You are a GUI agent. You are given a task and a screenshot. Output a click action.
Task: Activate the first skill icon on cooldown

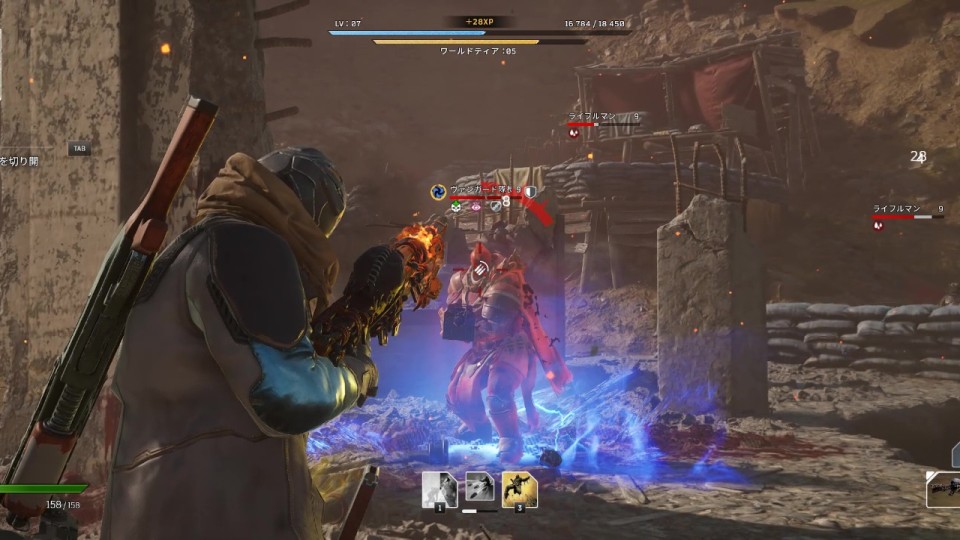point(439,489)
